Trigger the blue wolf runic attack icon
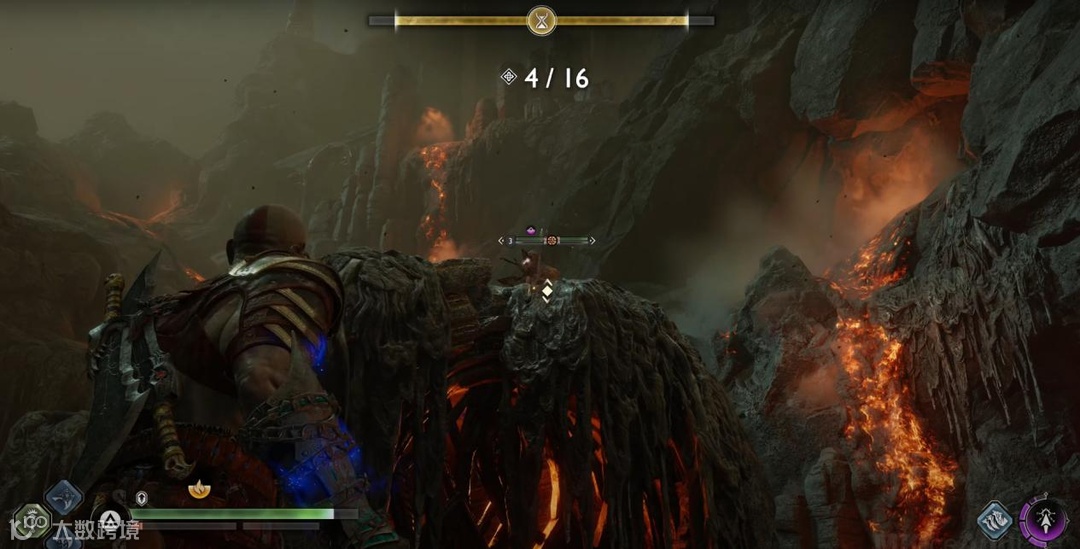Image resolution: width=1080 pixels, height=549 pixels. tap(996, 519)
